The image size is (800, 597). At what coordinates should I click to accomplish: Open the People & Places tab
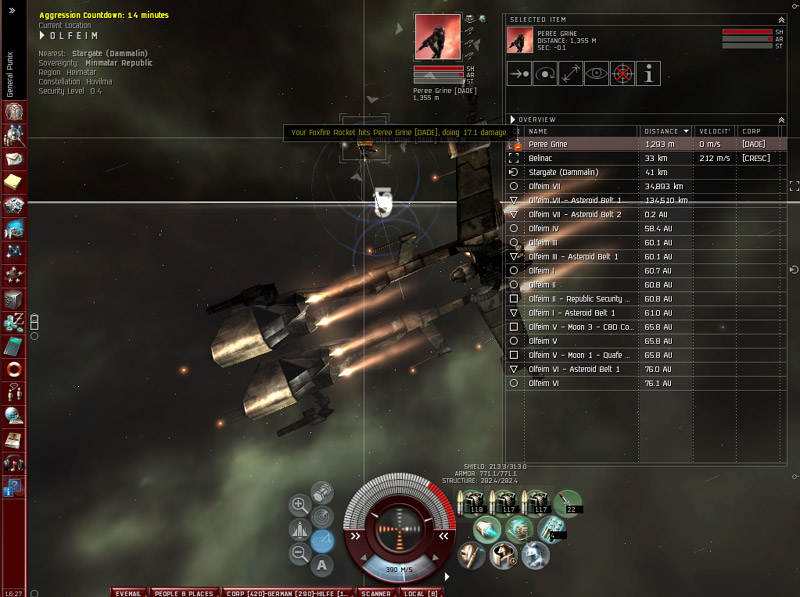[x=184, y=593]
